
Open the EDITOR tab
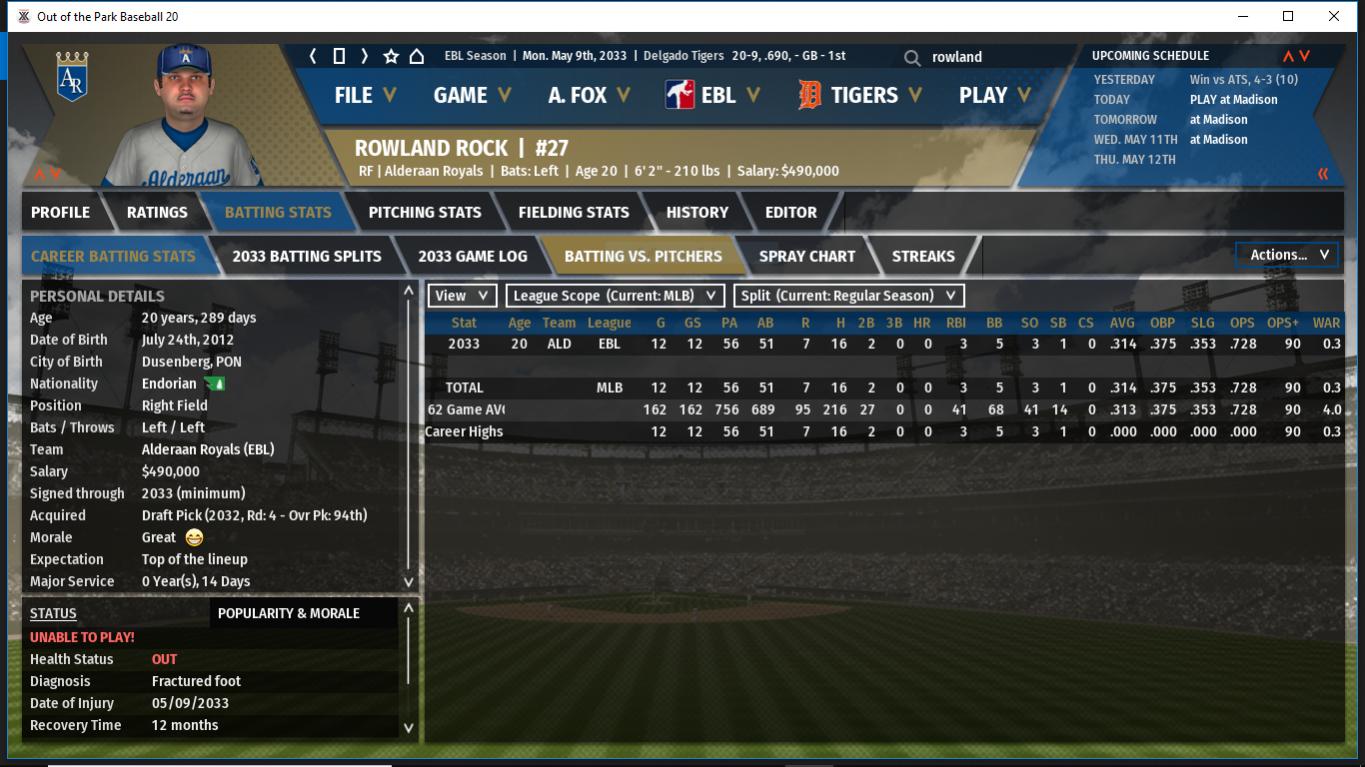point(790,212)
